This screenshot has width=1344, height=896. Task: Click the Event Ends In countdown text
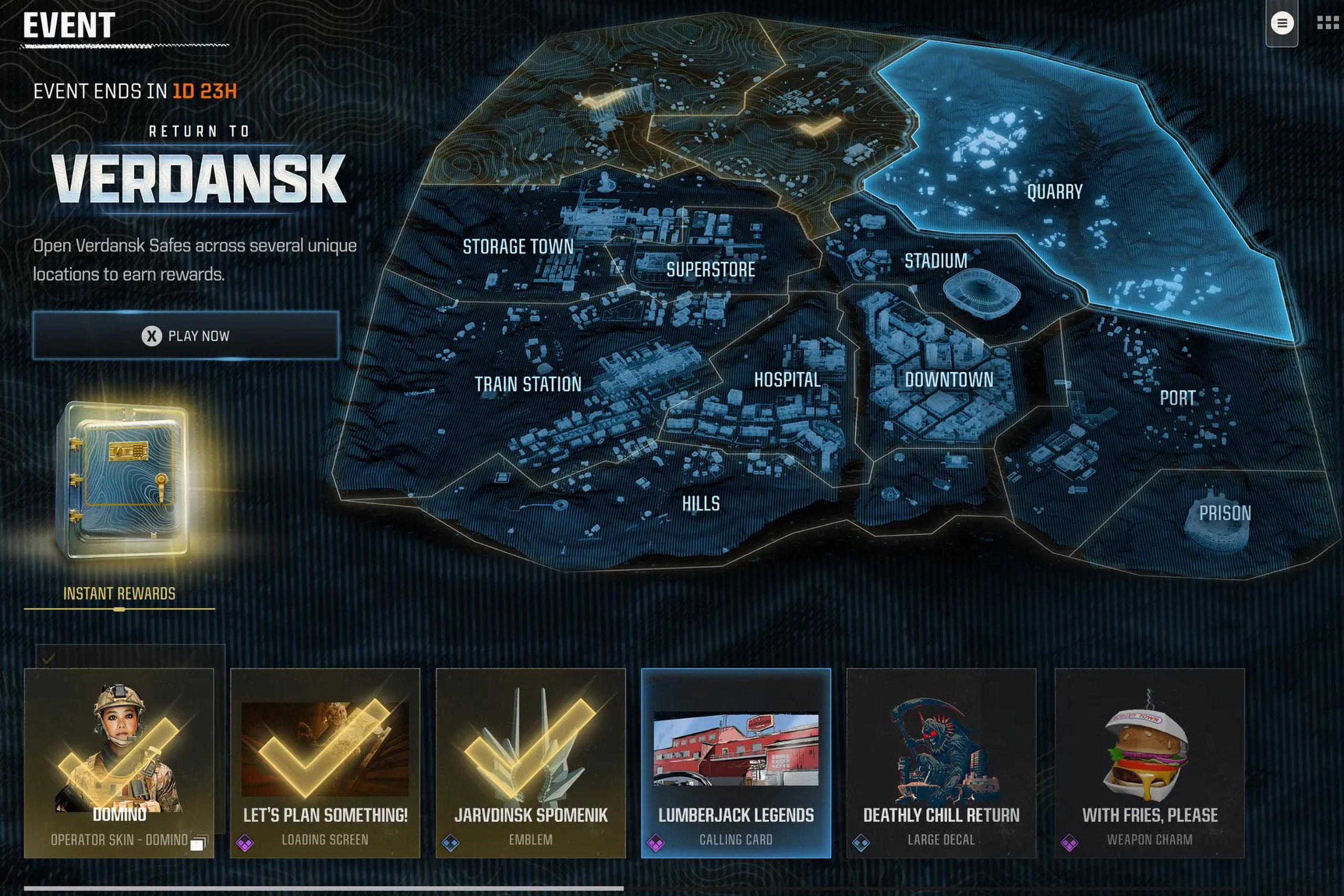pos(137,91)
